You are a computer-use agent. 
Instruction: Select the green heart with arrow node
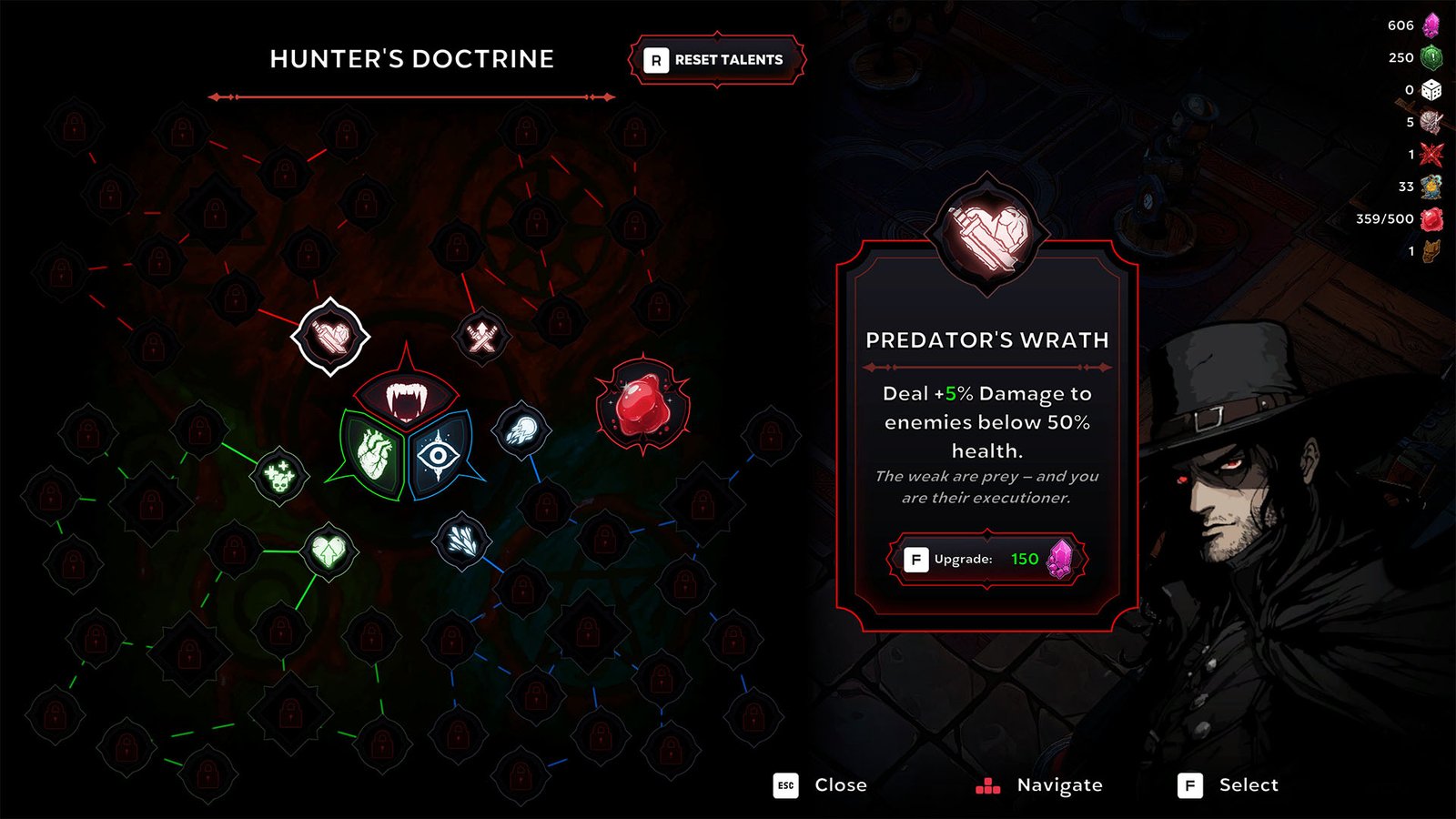(329, 551)
